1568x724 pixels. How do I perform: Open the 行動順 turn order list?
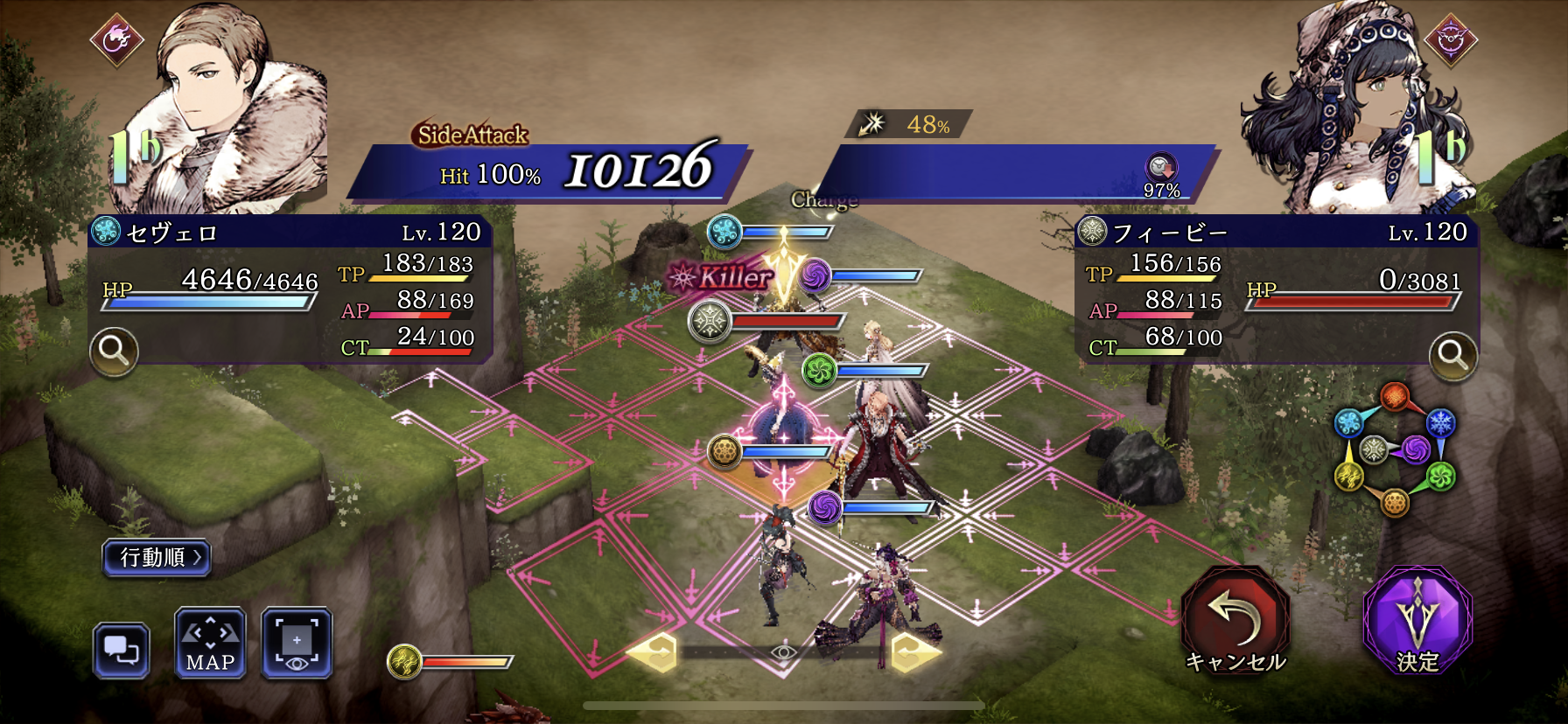click(157, 557)
